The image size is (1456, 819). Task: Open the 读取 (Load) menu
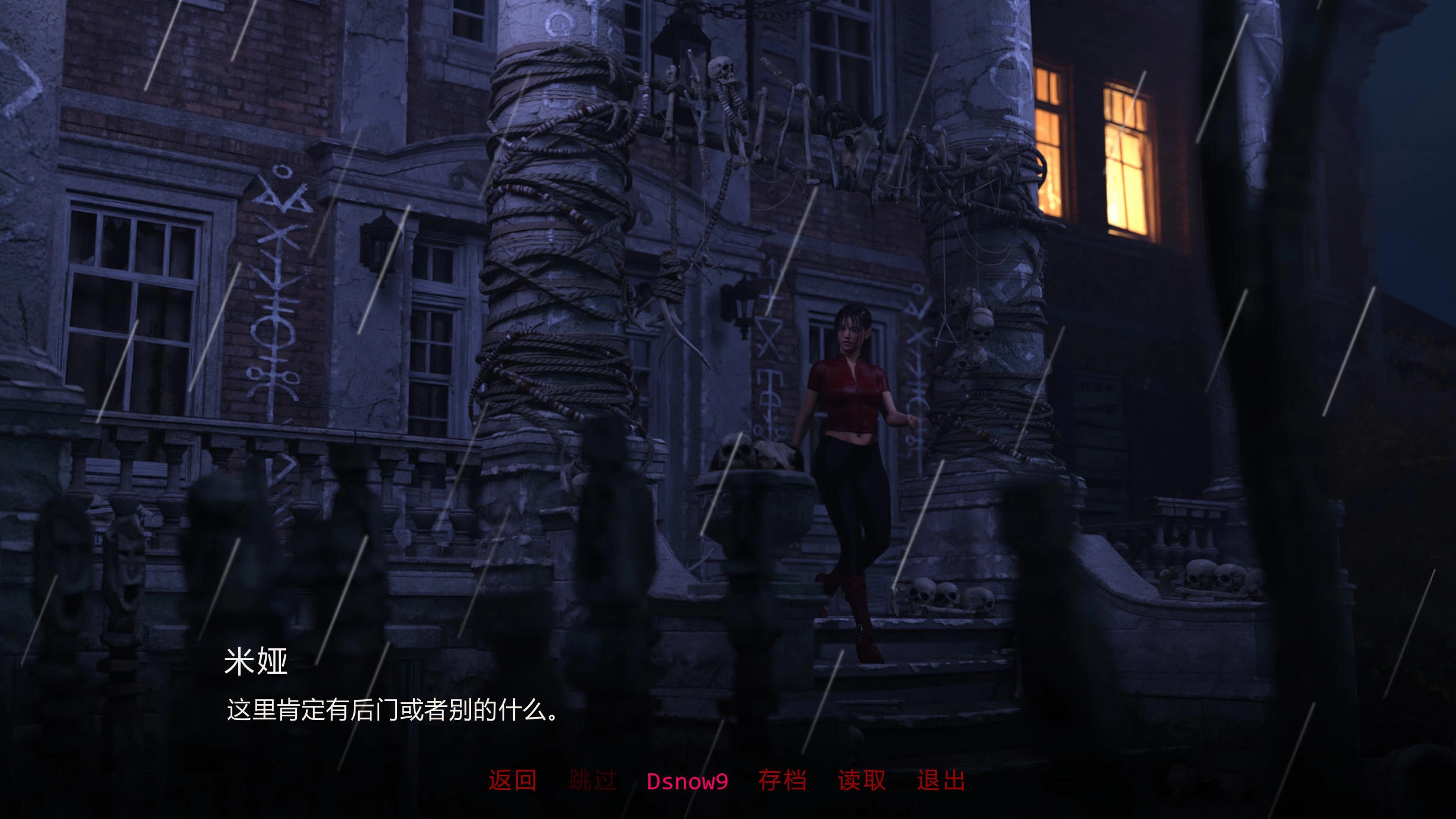pyautogui.click(x=862, y=780)
